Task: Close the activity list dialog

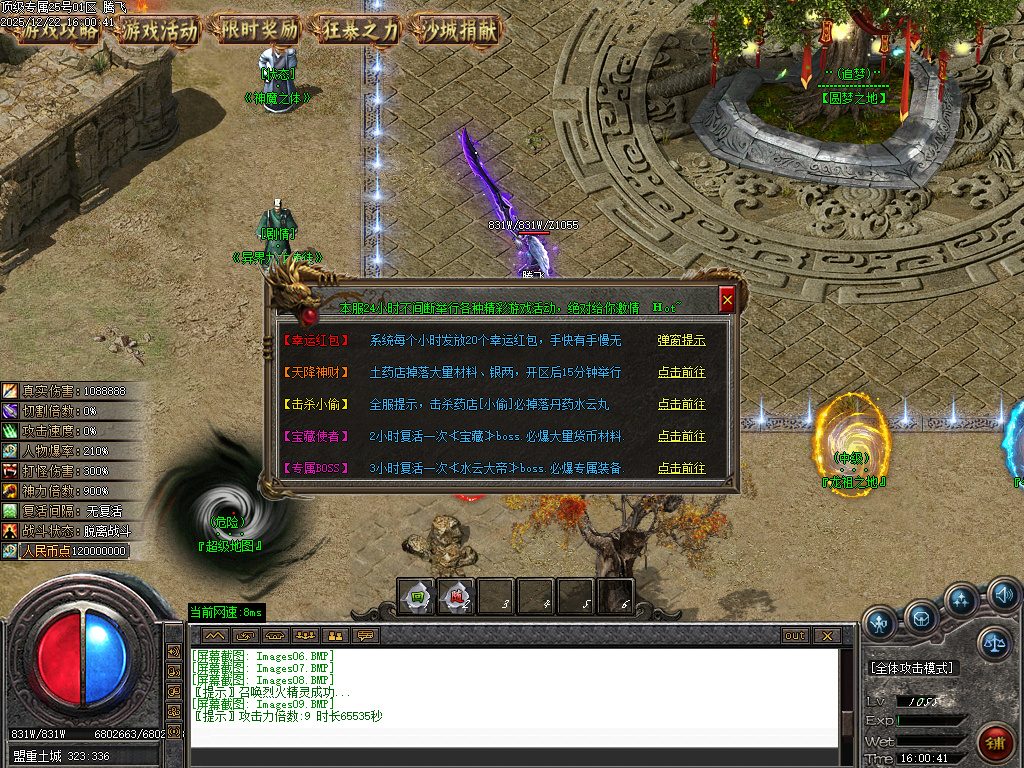Action: coord(727,298)
